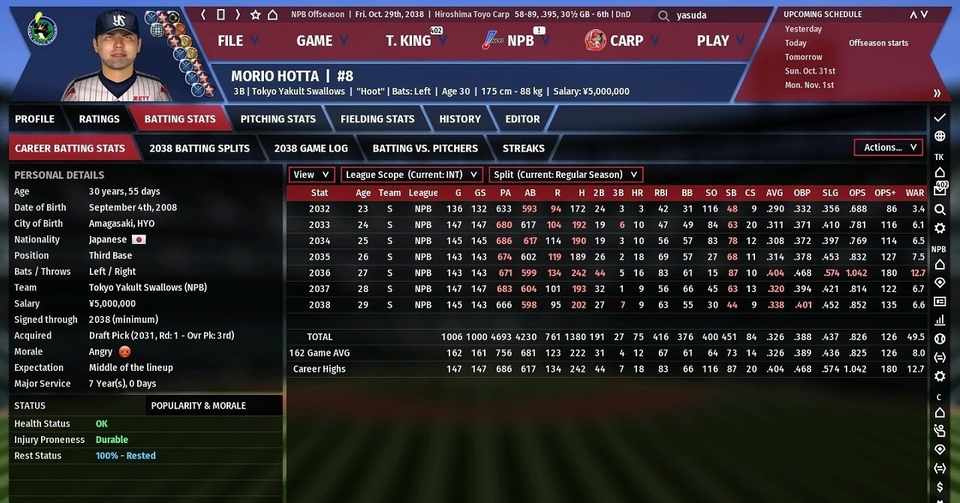
Task: Show the History tab
Action: tap(460, 119)
